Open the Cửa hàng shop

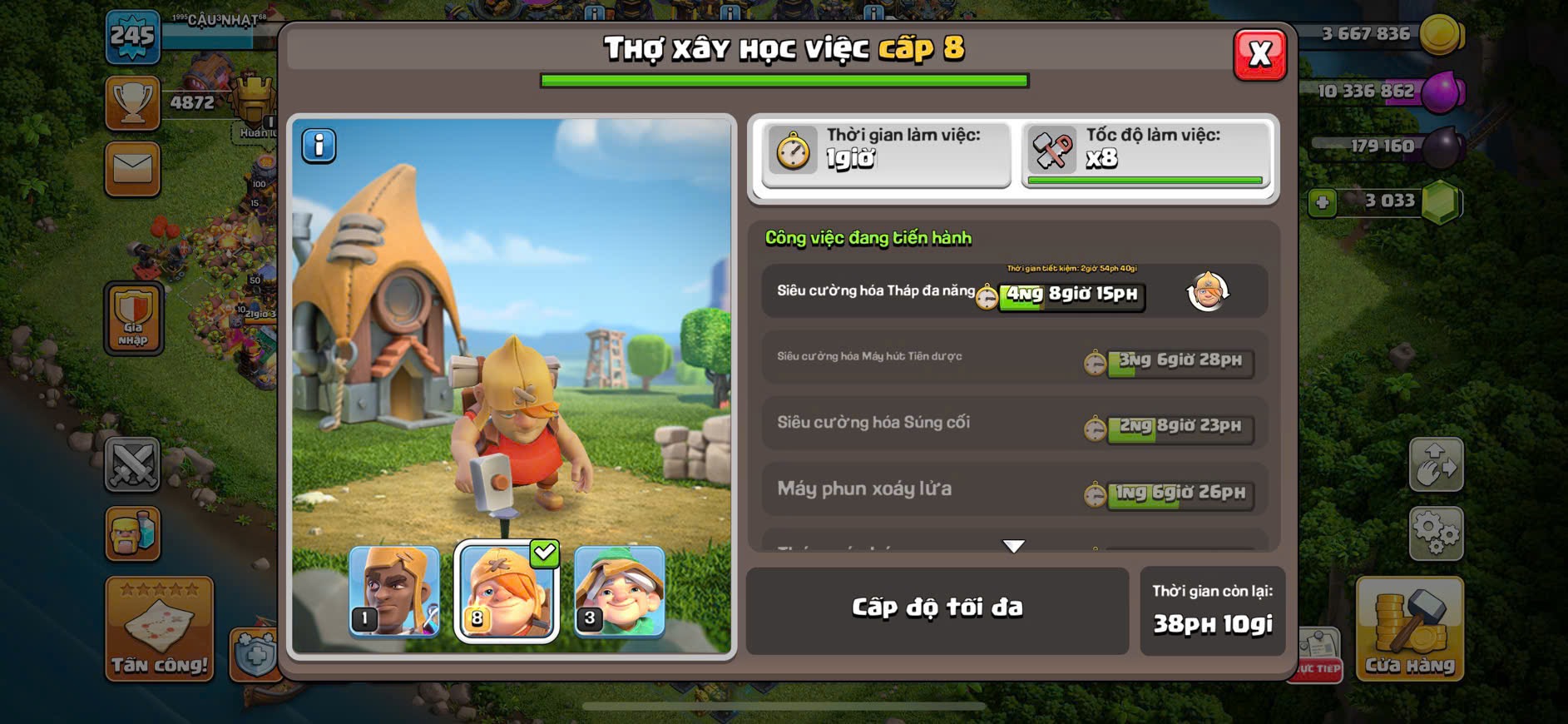tap(1409, 630)
